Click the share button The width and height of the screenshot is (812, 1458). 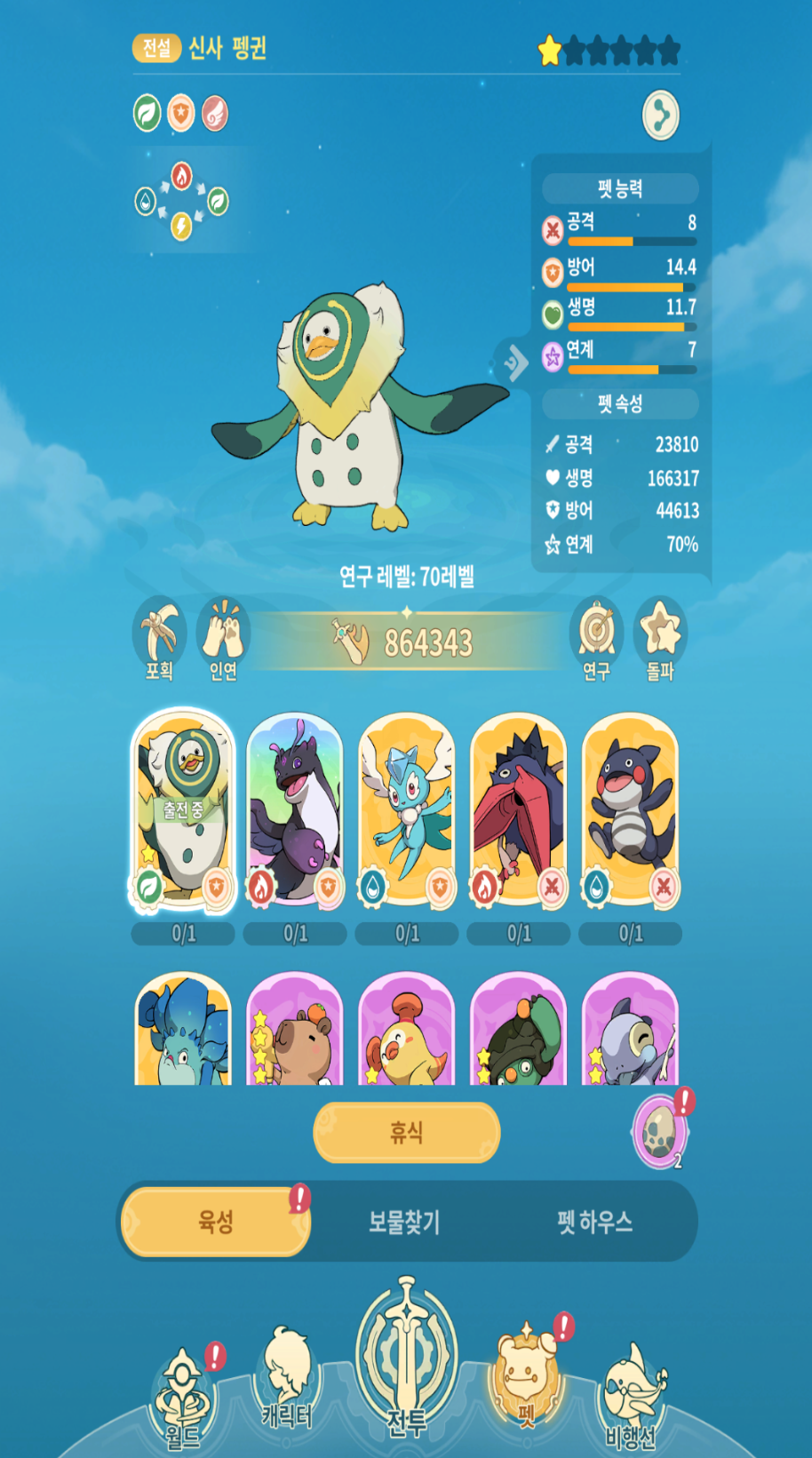(x=660, y=115)
